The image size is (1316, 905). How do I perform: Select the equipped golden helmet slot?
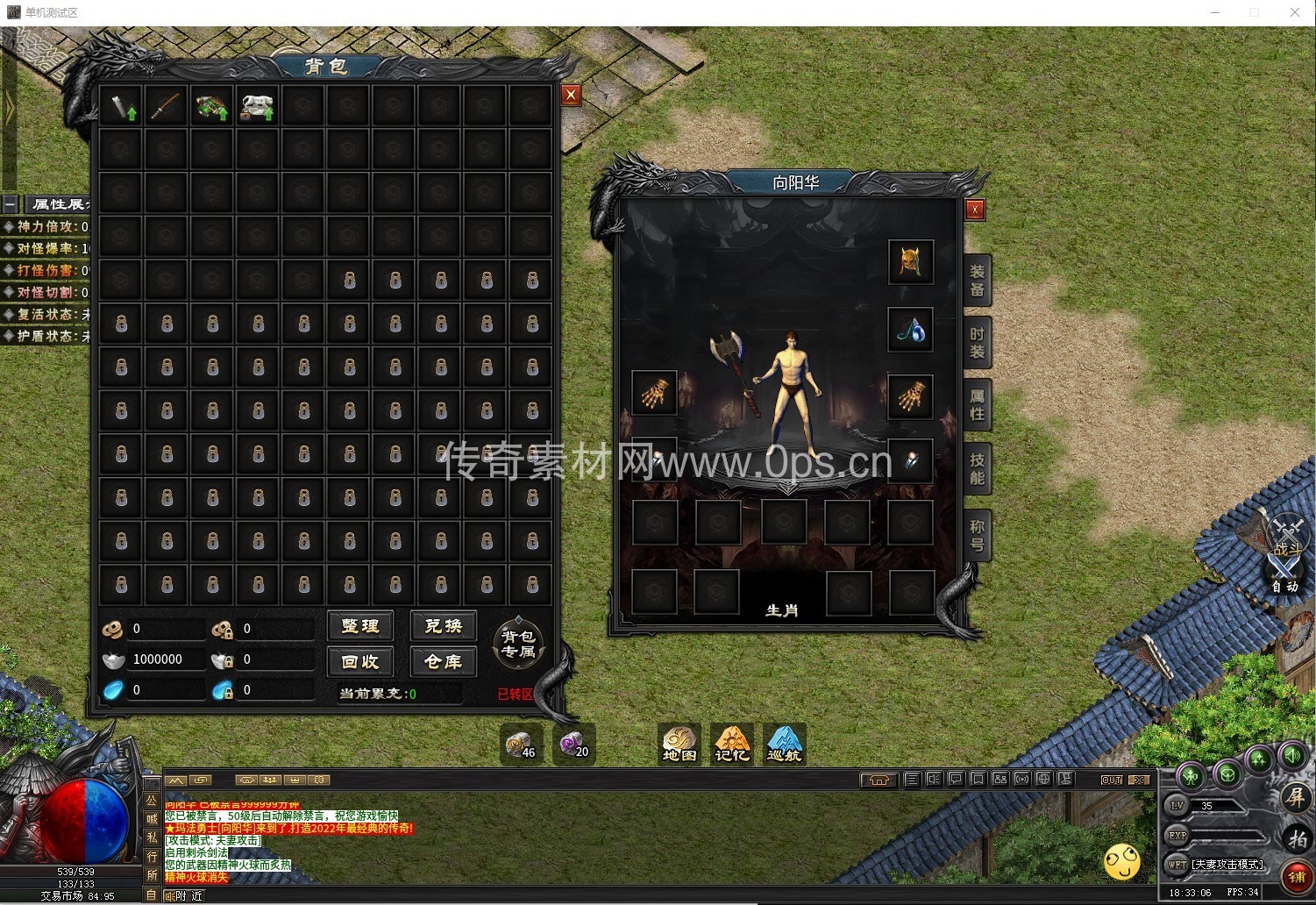(910, 261)
